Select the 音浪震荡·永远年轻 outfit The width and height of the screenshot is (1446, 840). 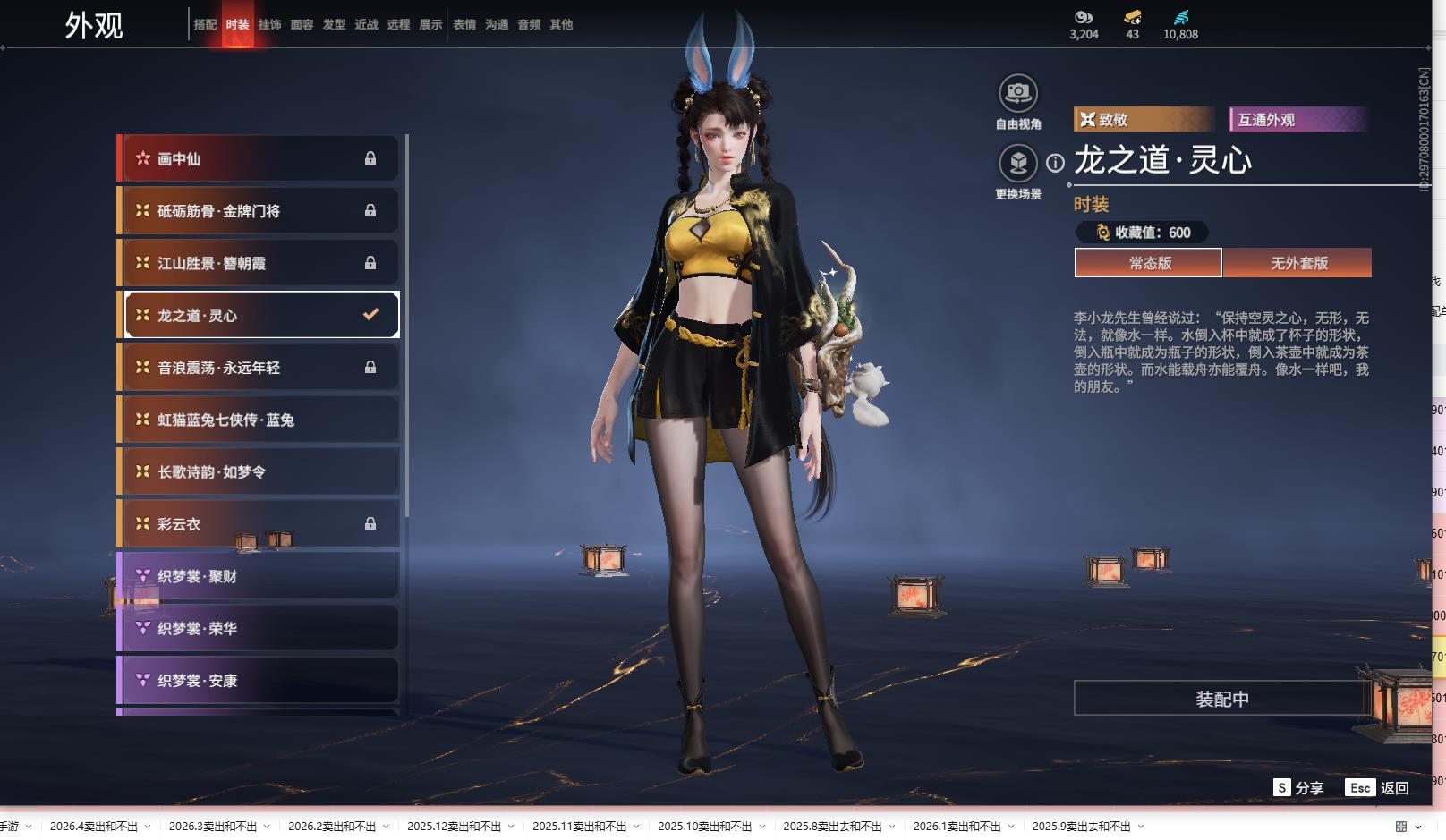tap(259, 368)
